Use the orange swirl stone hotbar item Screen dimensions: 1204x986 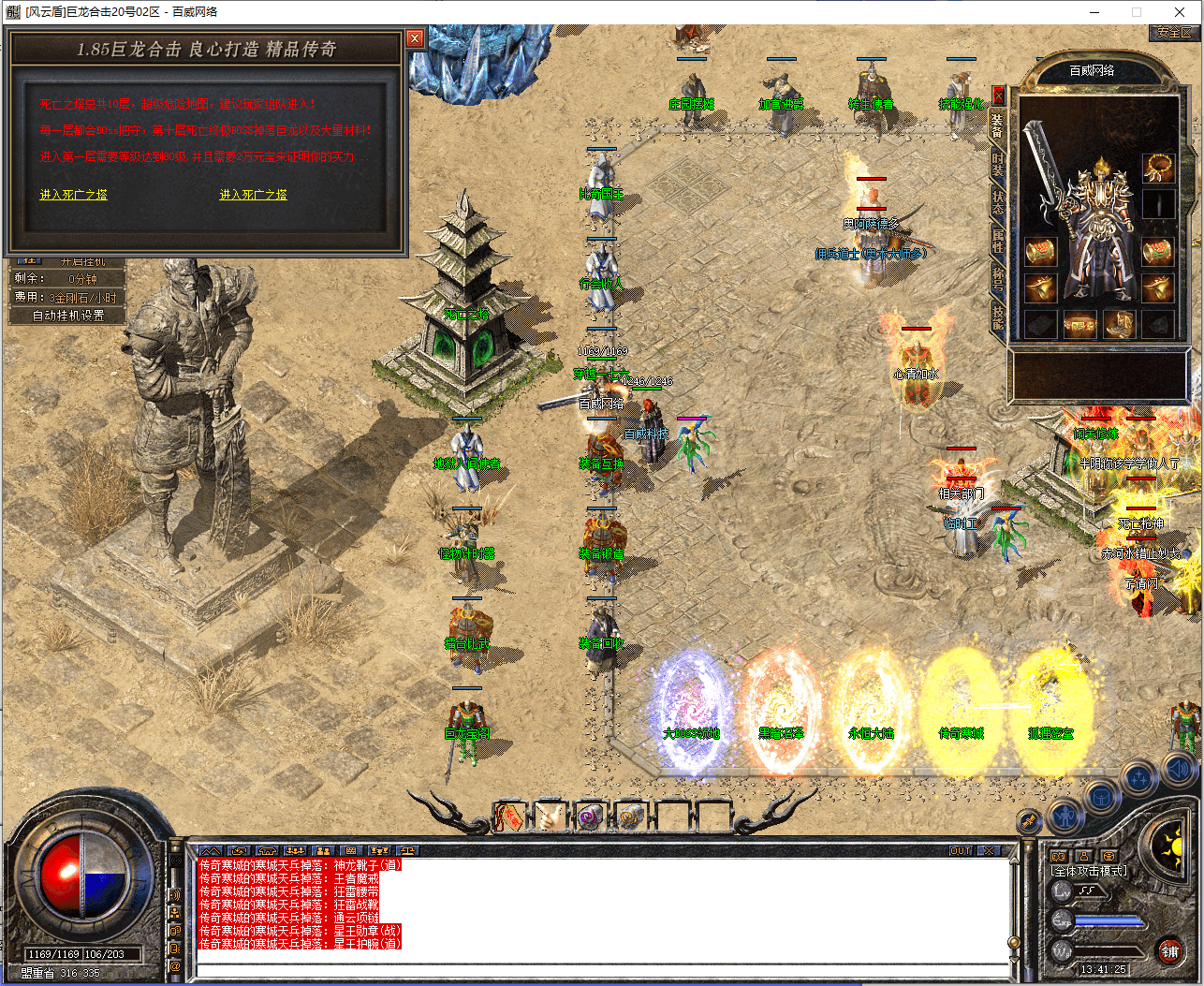pyautogui.click(x=630, y=817)
